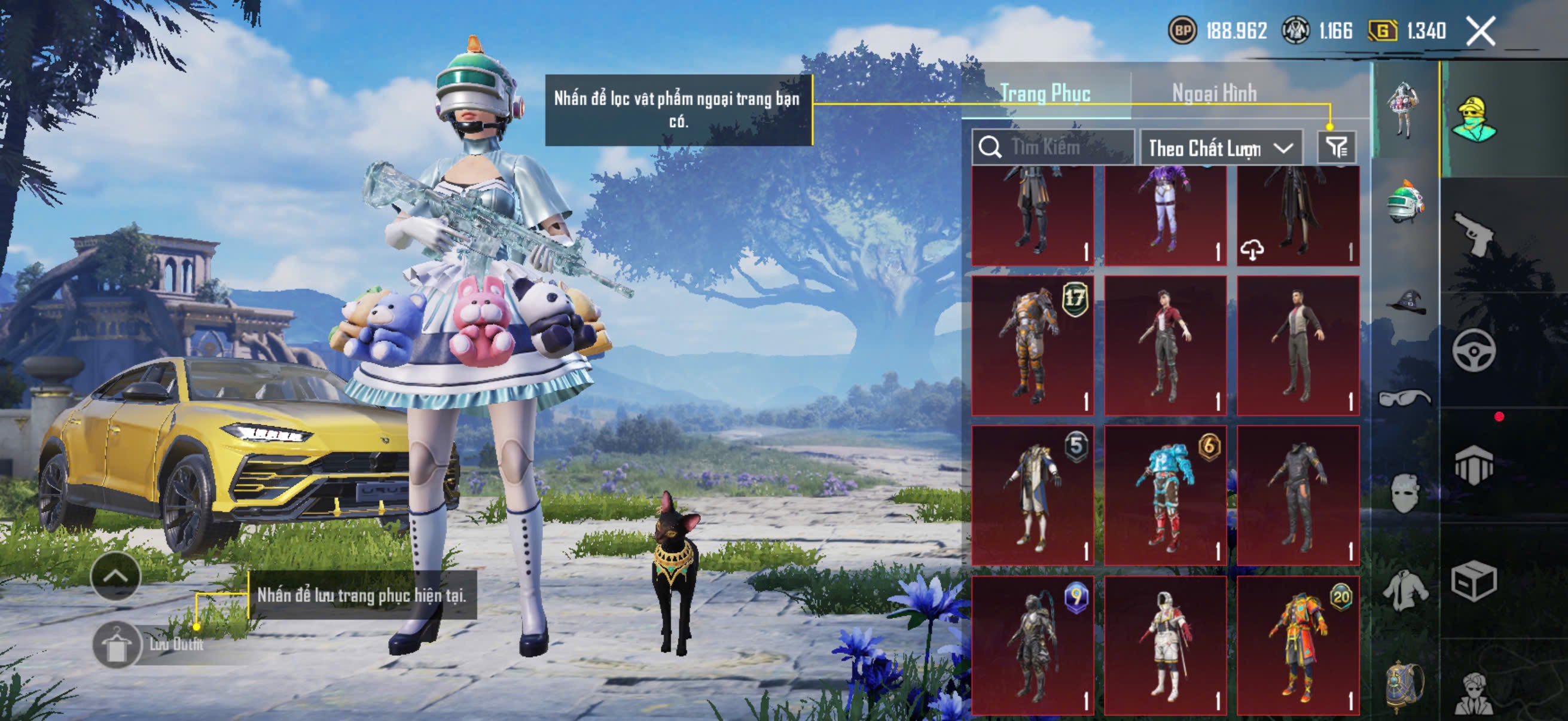
Task: Close the inventory with the X button
Action: point(1479,31)
